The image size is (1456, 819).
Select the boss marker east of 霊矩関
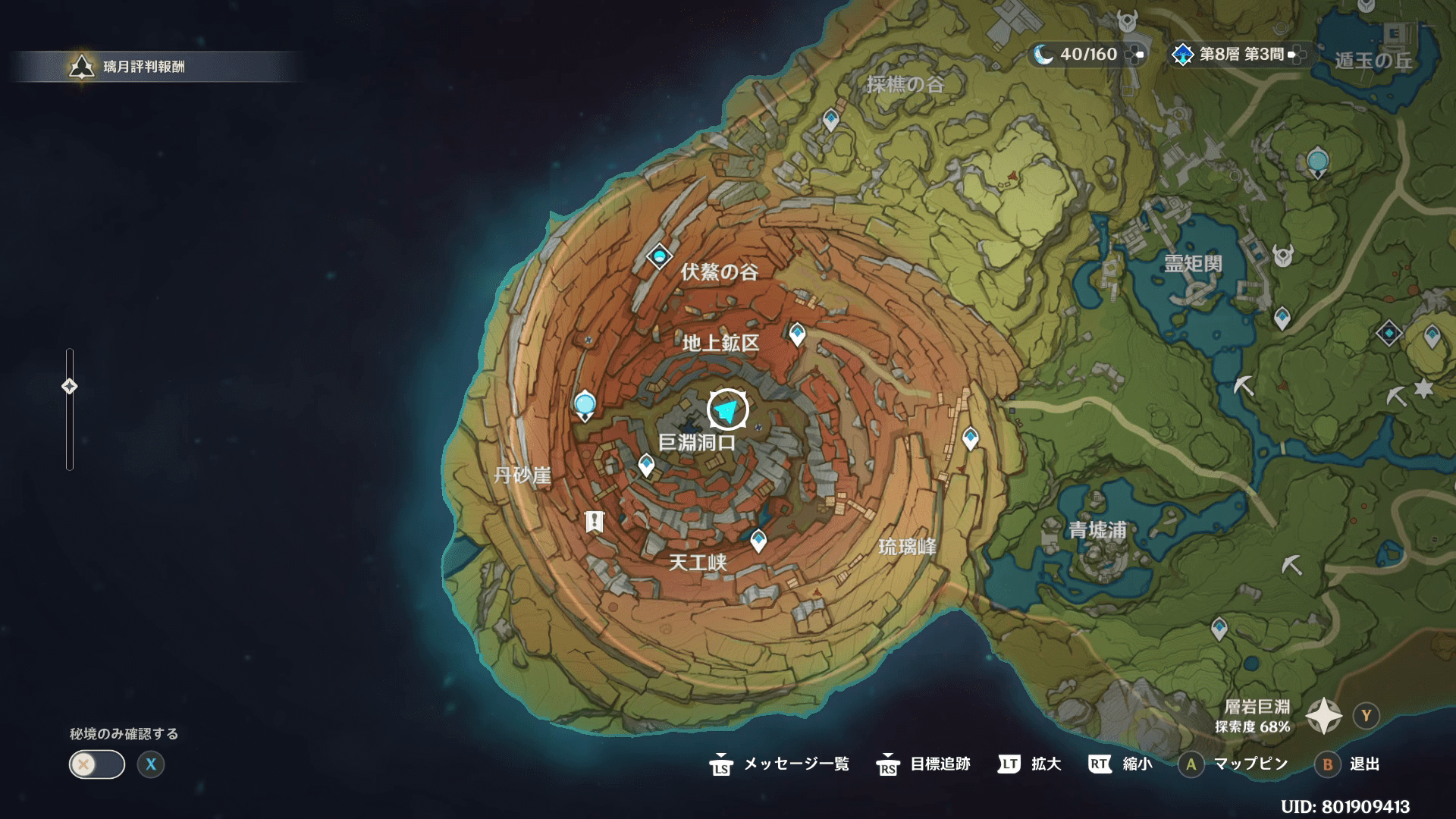[1282, 257]
